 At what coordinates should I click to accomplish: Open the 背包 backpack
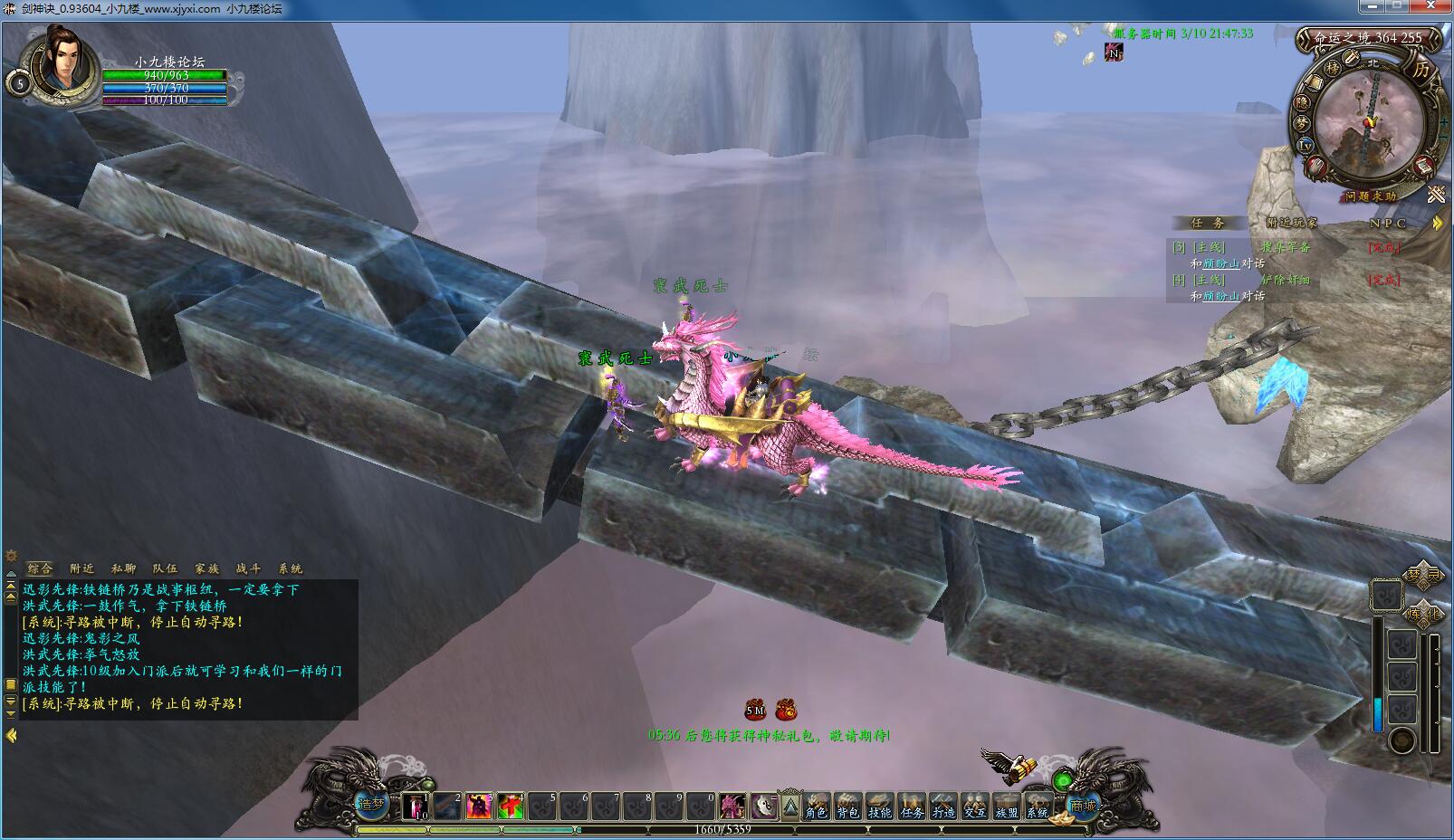pyautogui.click(x=848, y=806)
